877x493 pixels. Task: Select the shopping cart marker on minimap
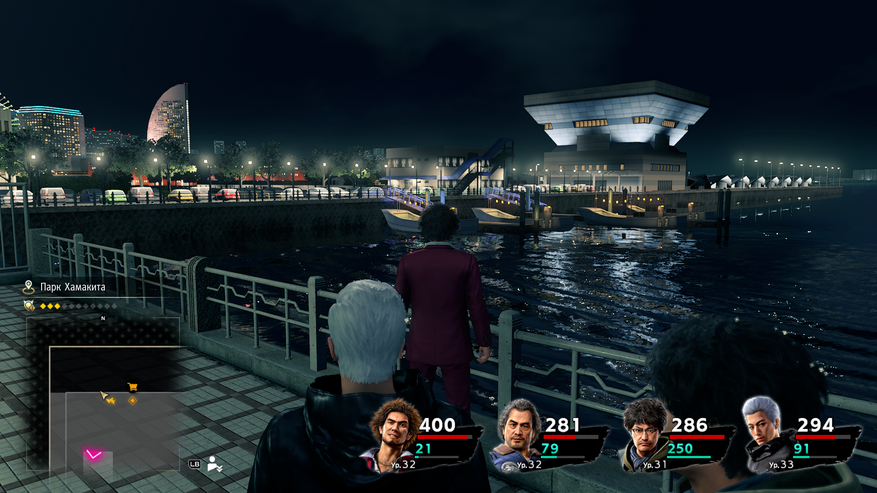(x=132, y=387)
